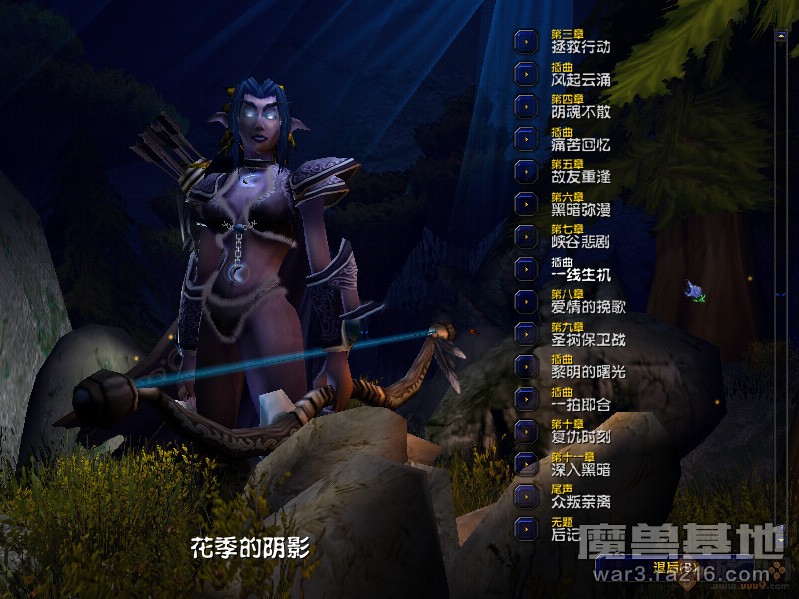The height and width of the screenshot is (599, 799).
Task: Choose the interlude 风起云涌
Action: (x=526, y=74)
